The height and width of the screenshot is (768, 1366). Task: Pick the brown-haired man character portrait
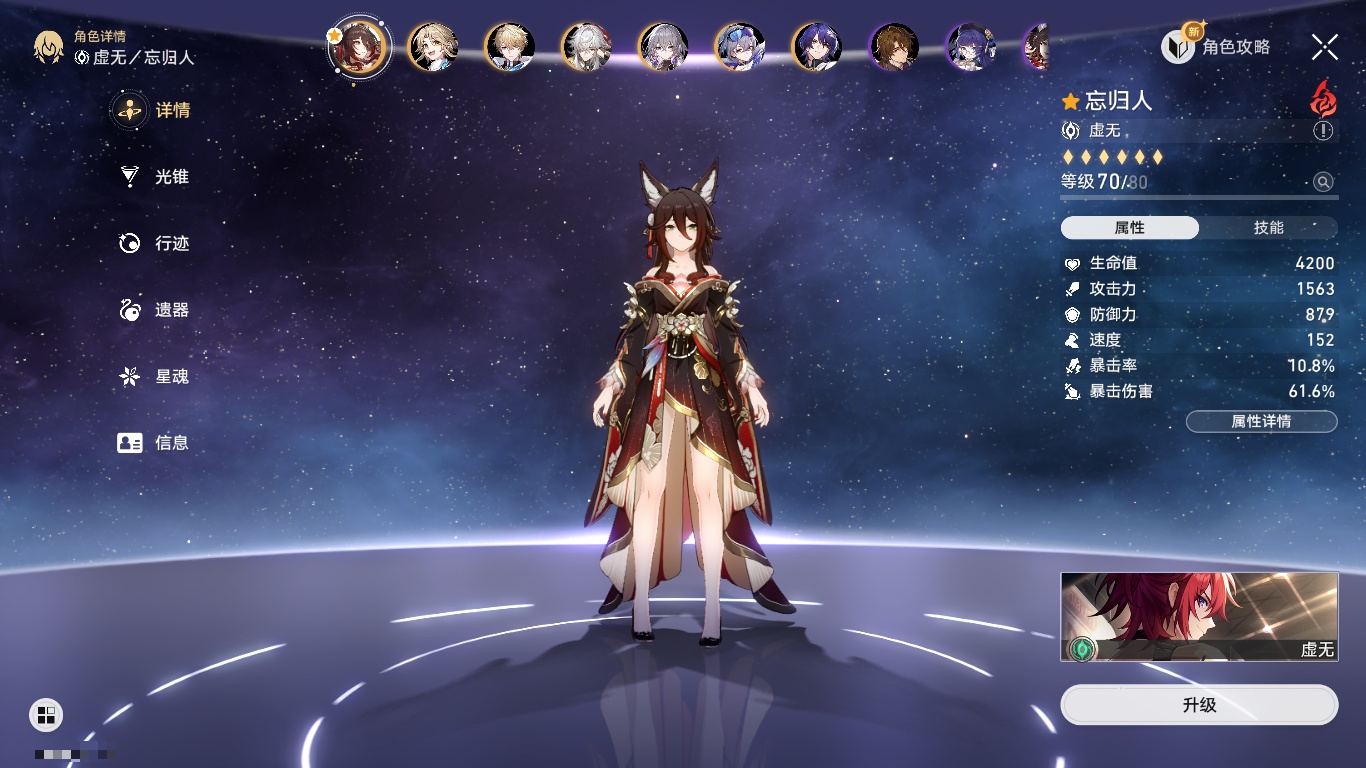[x=894, y=47]
